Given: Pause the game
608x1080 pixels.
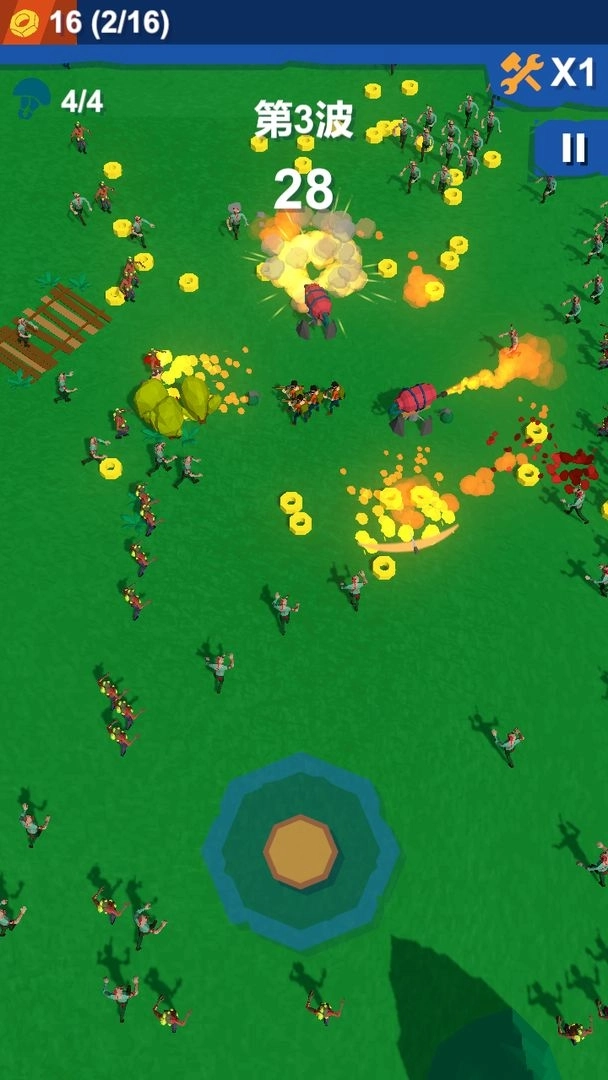Looking at the screenshot, I should [573, 148].
